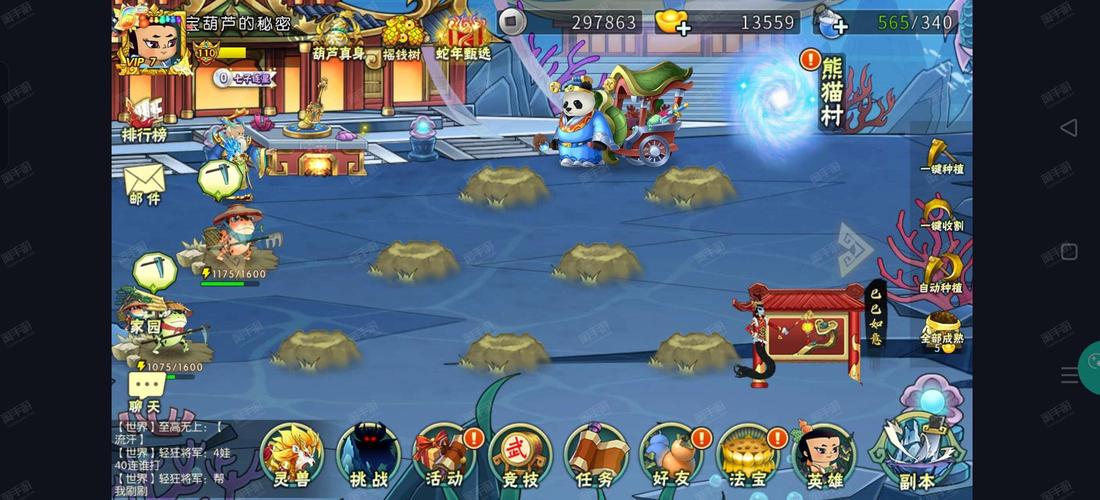Open the 法宝 treasure menu
1100x500 pixels.
(747, 455)
